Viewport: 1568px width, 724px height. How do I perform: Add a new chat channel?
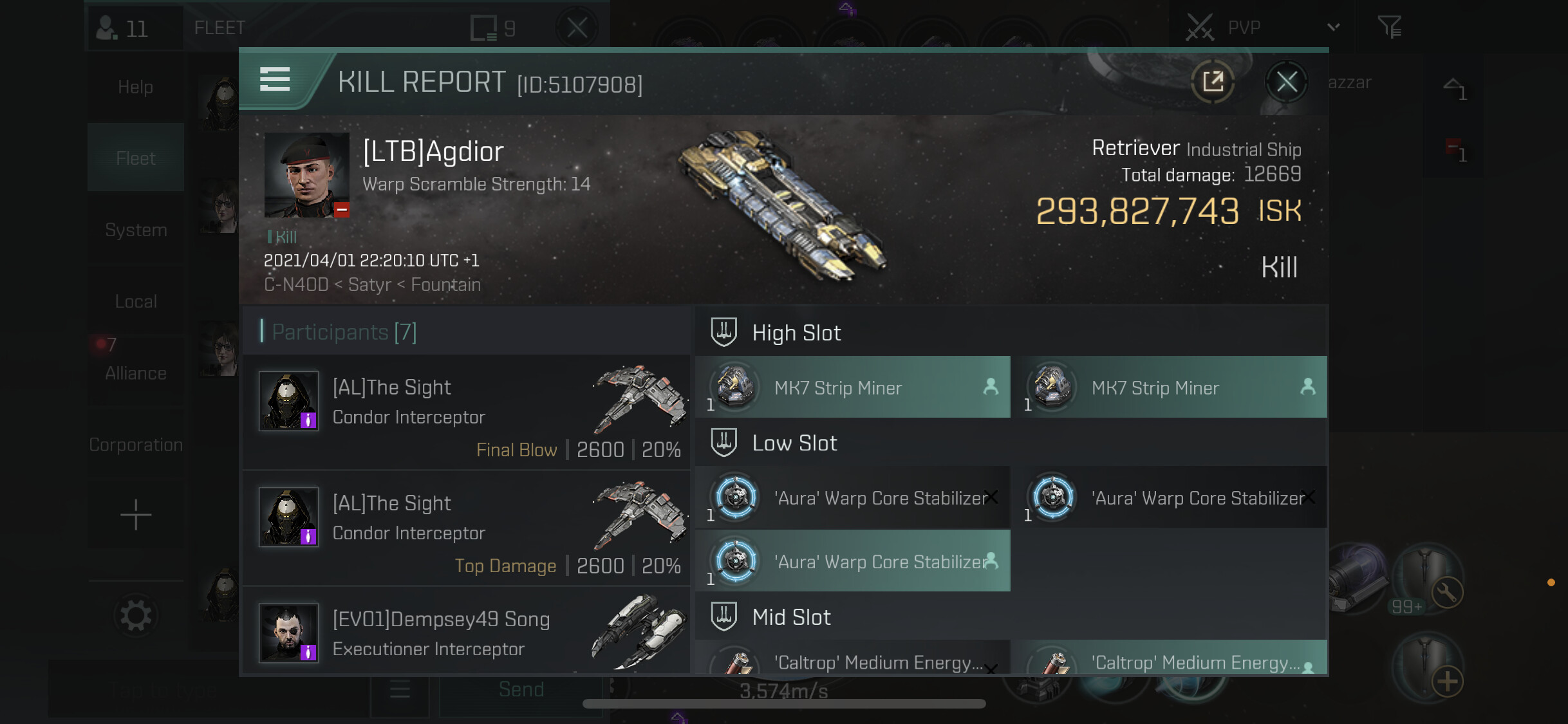coord(135,515)
